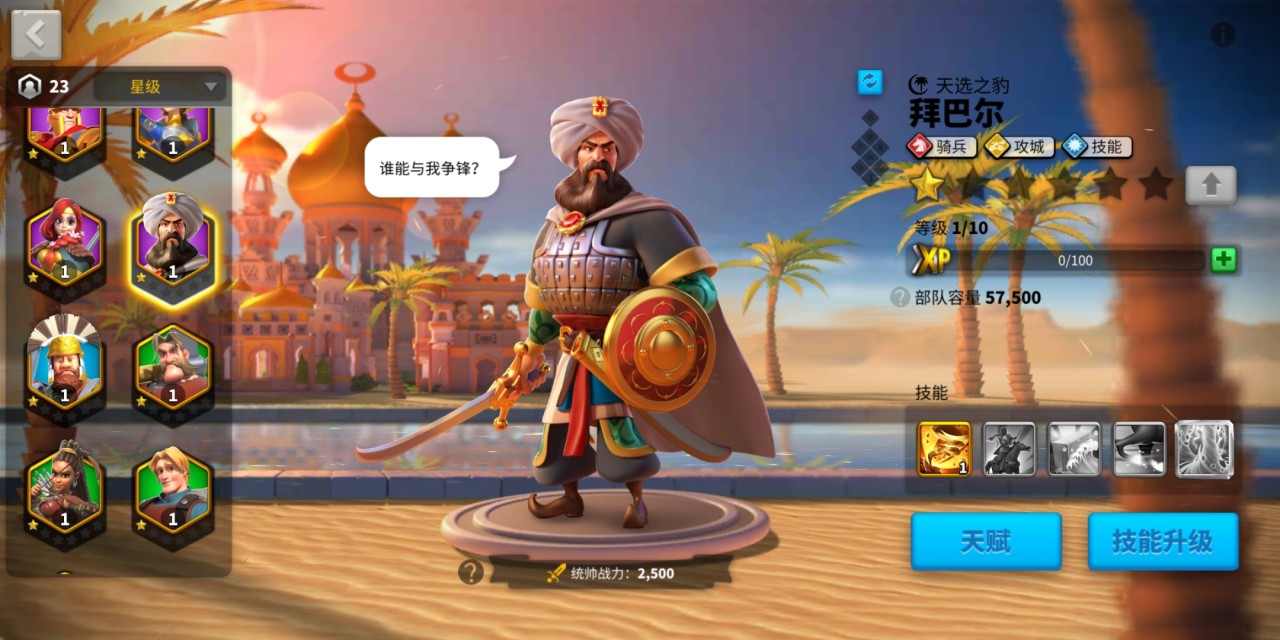Select the red-haired girl commander portrait
The image size is (1280, 640).
[x=65, y=243]
